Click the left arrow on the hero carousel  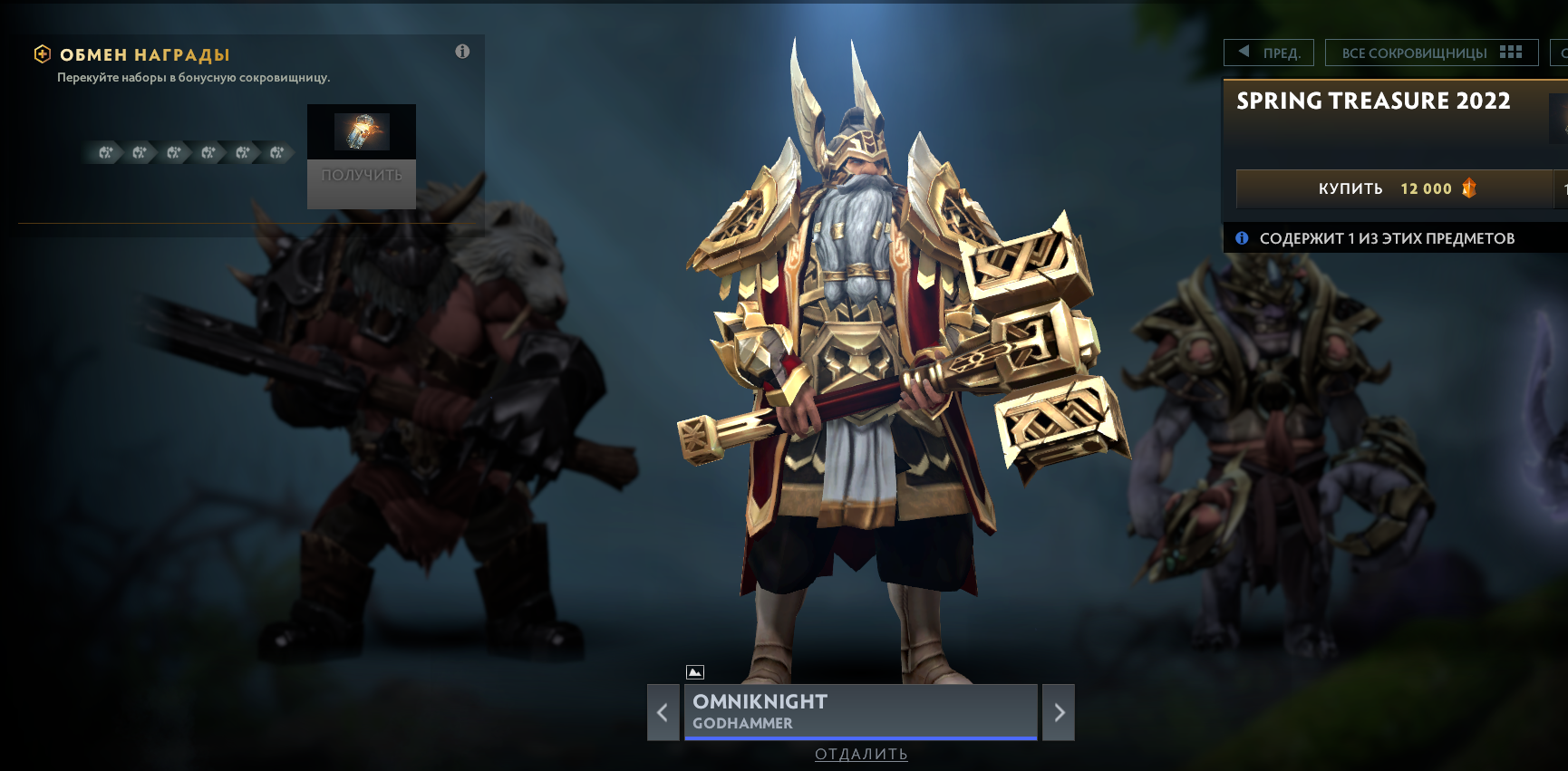click(x=663, y=713)
